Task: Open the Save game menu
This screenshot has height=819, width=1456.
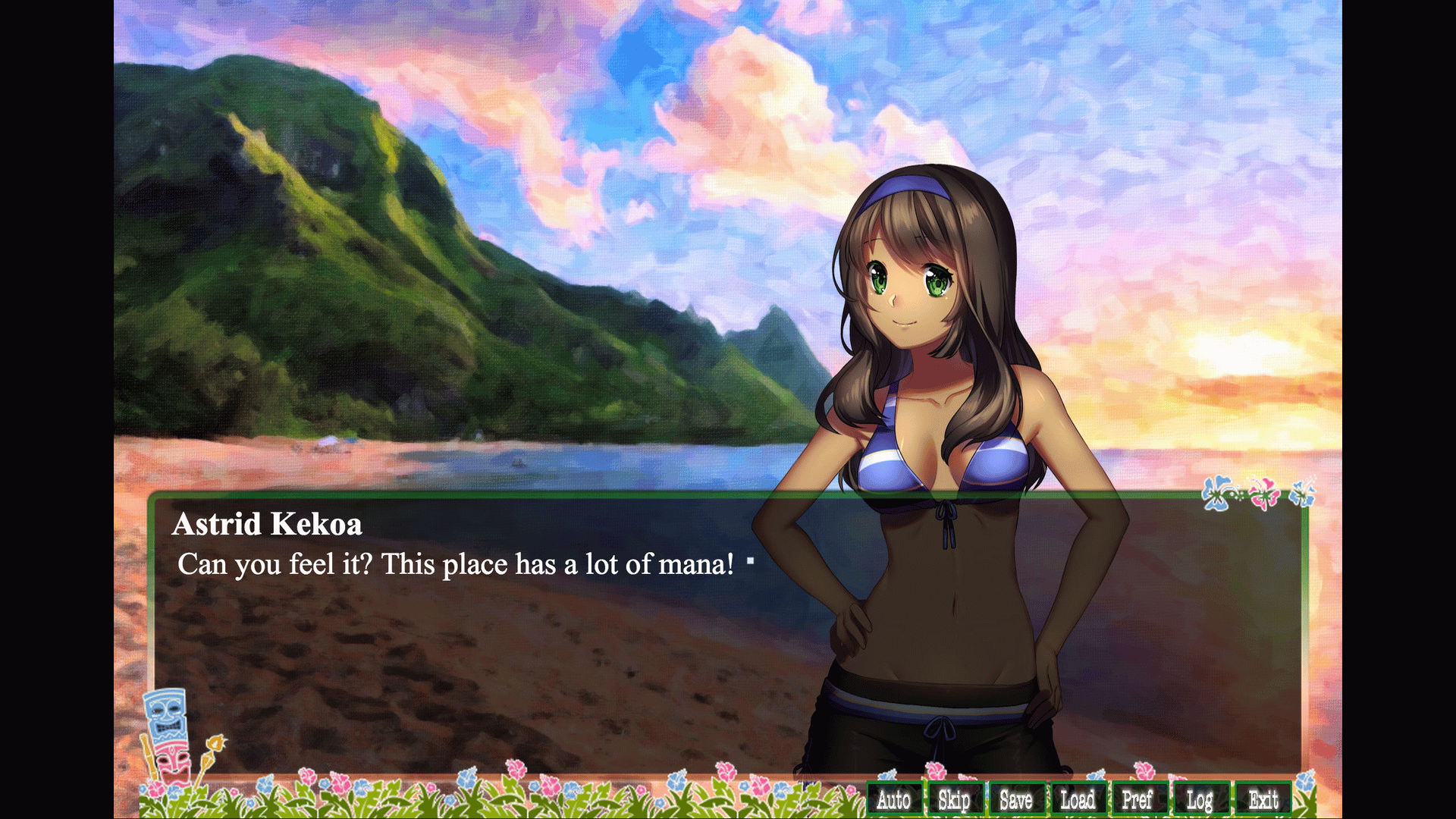Action: click(1016, 799)
